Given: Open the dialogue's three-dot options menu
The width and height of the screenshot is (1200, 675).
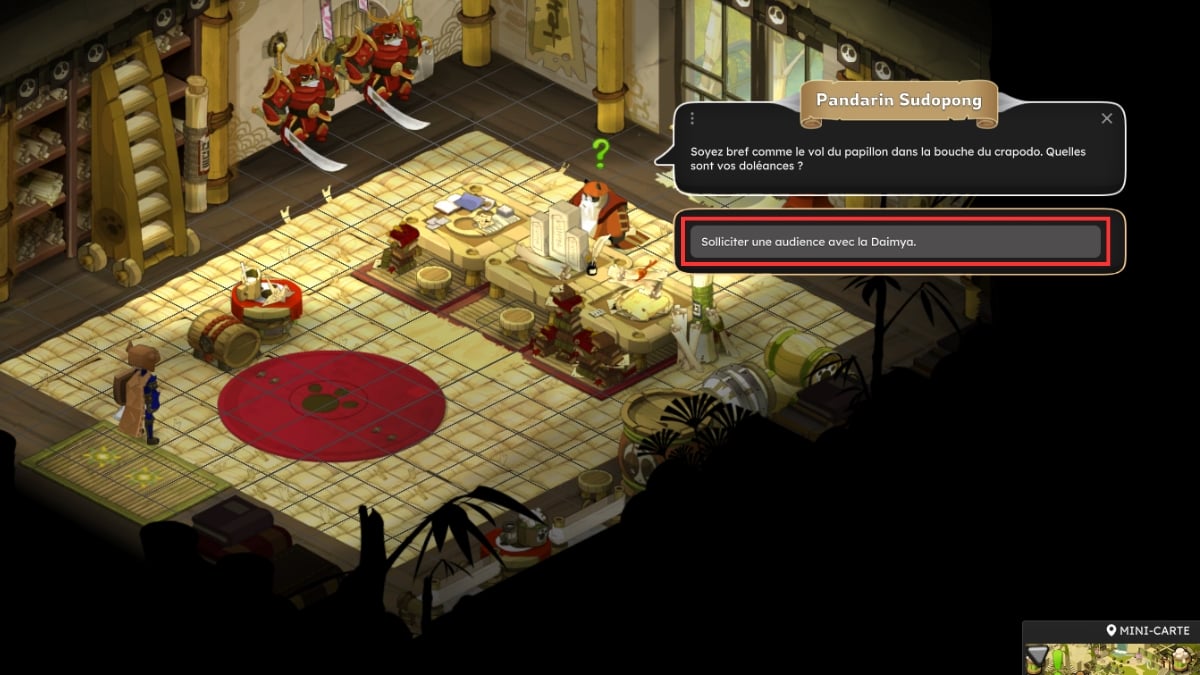Looking at the screenshot, I should (x=692, y=118).
